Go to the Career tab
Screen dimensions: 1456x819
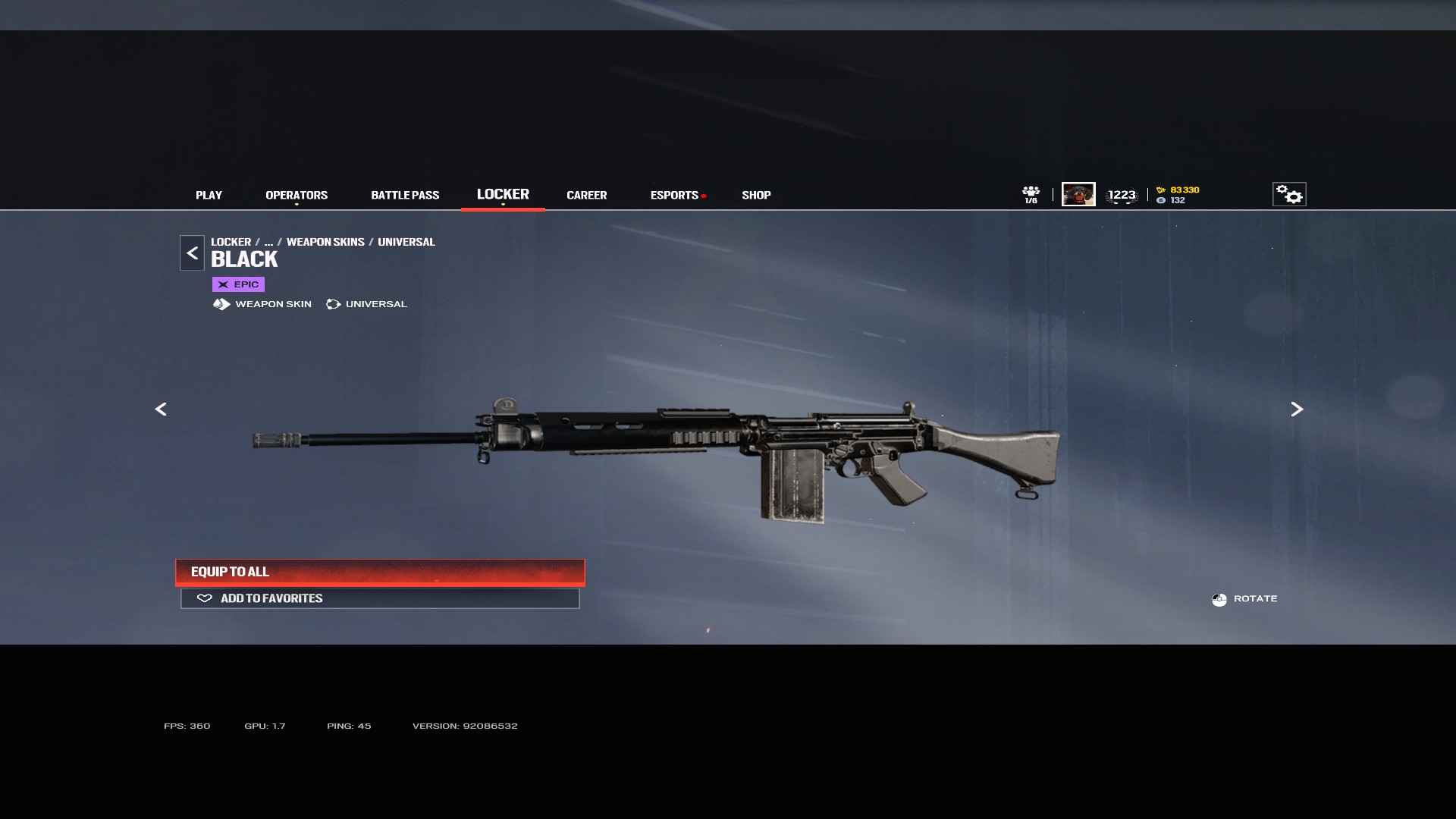(x=586, y=195)
